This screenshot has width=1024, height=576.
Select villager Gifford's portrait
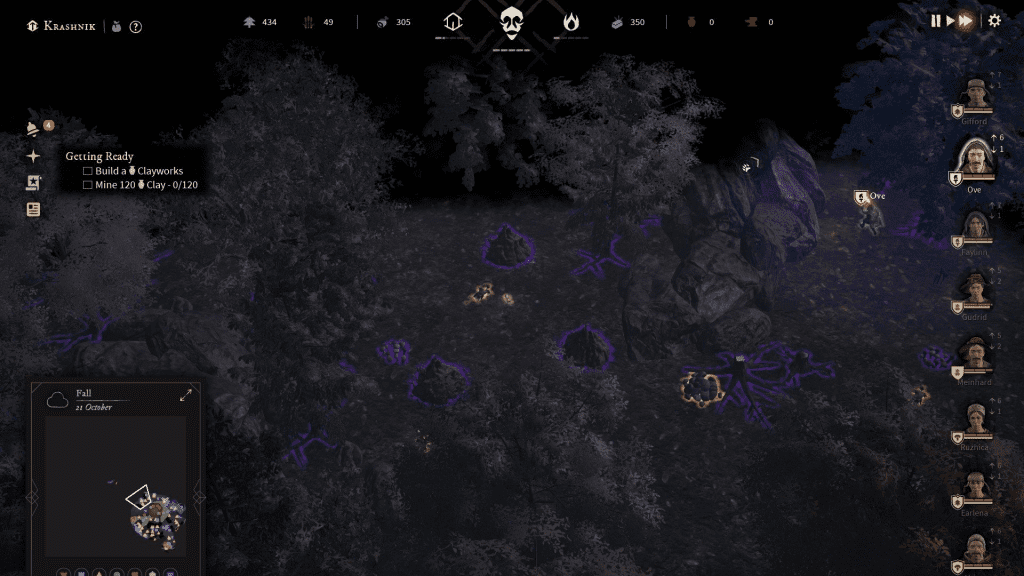pyautogui.click(x=975, y=97)
